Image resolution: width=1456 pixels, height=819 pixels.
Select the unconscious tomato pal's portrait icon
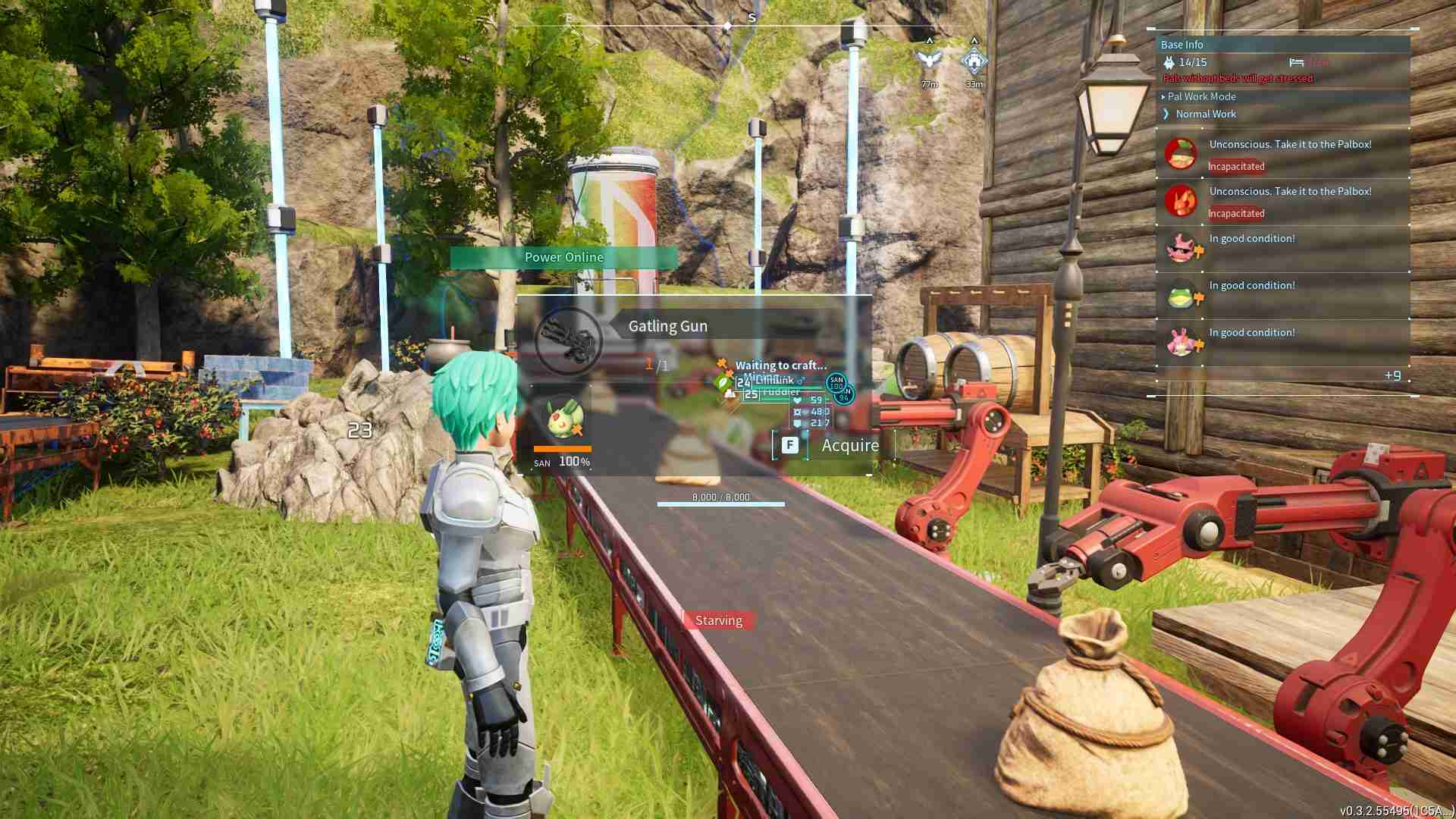click(1181, 154)
